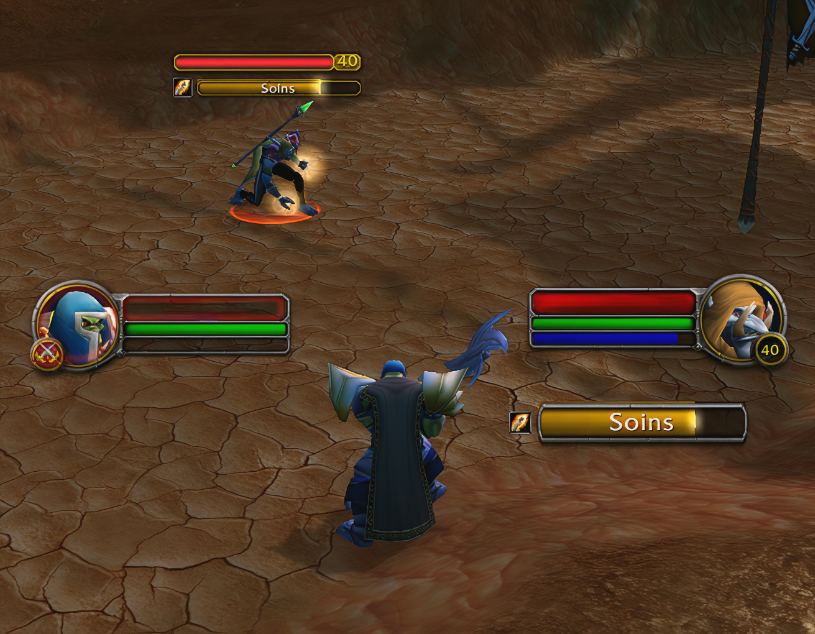
Task: Target the enemy standing in the red circle
Action: pos(271,170)
